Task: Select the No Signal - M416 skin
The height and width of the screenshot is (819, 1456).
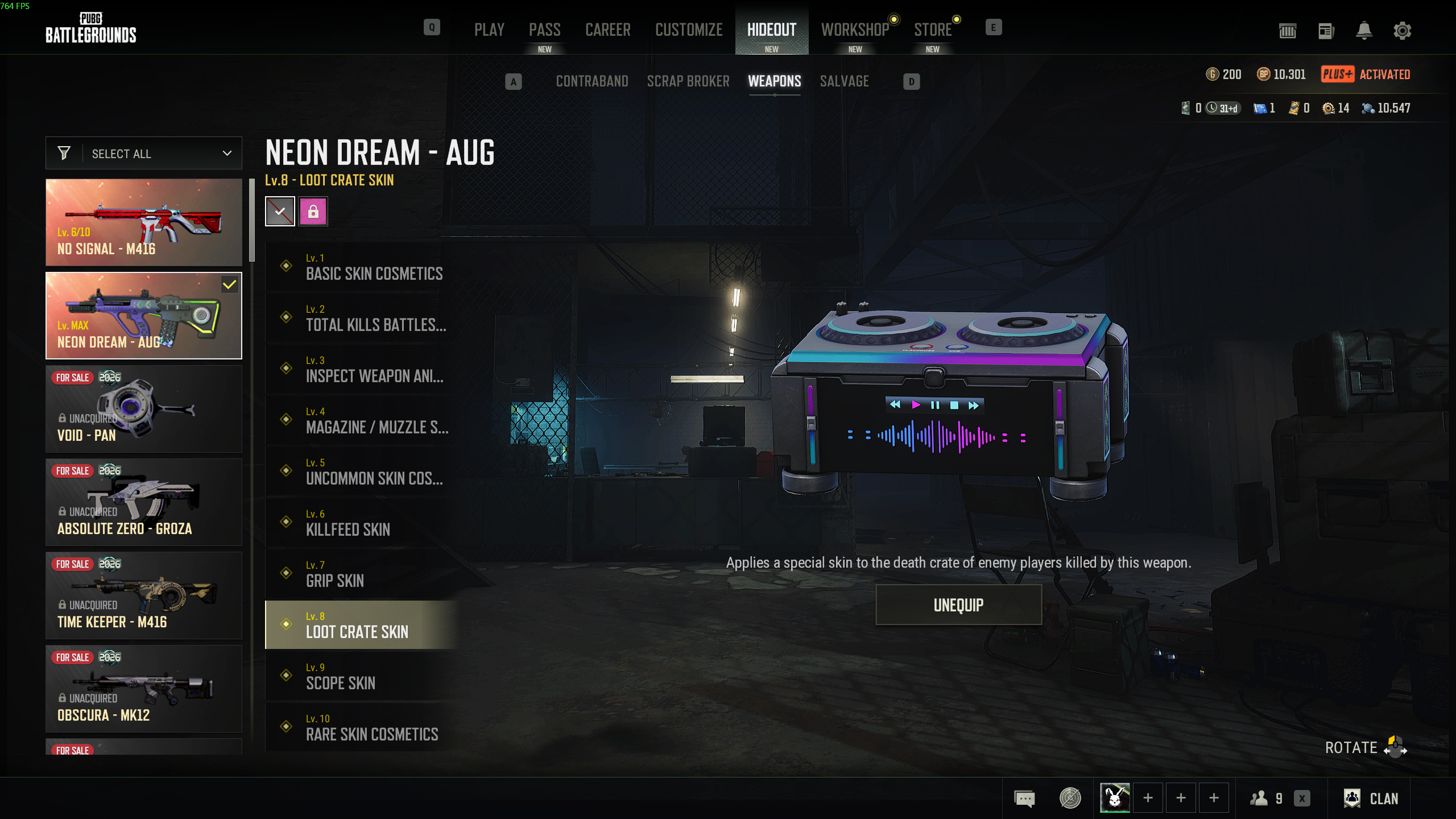Action: point(144,222)
